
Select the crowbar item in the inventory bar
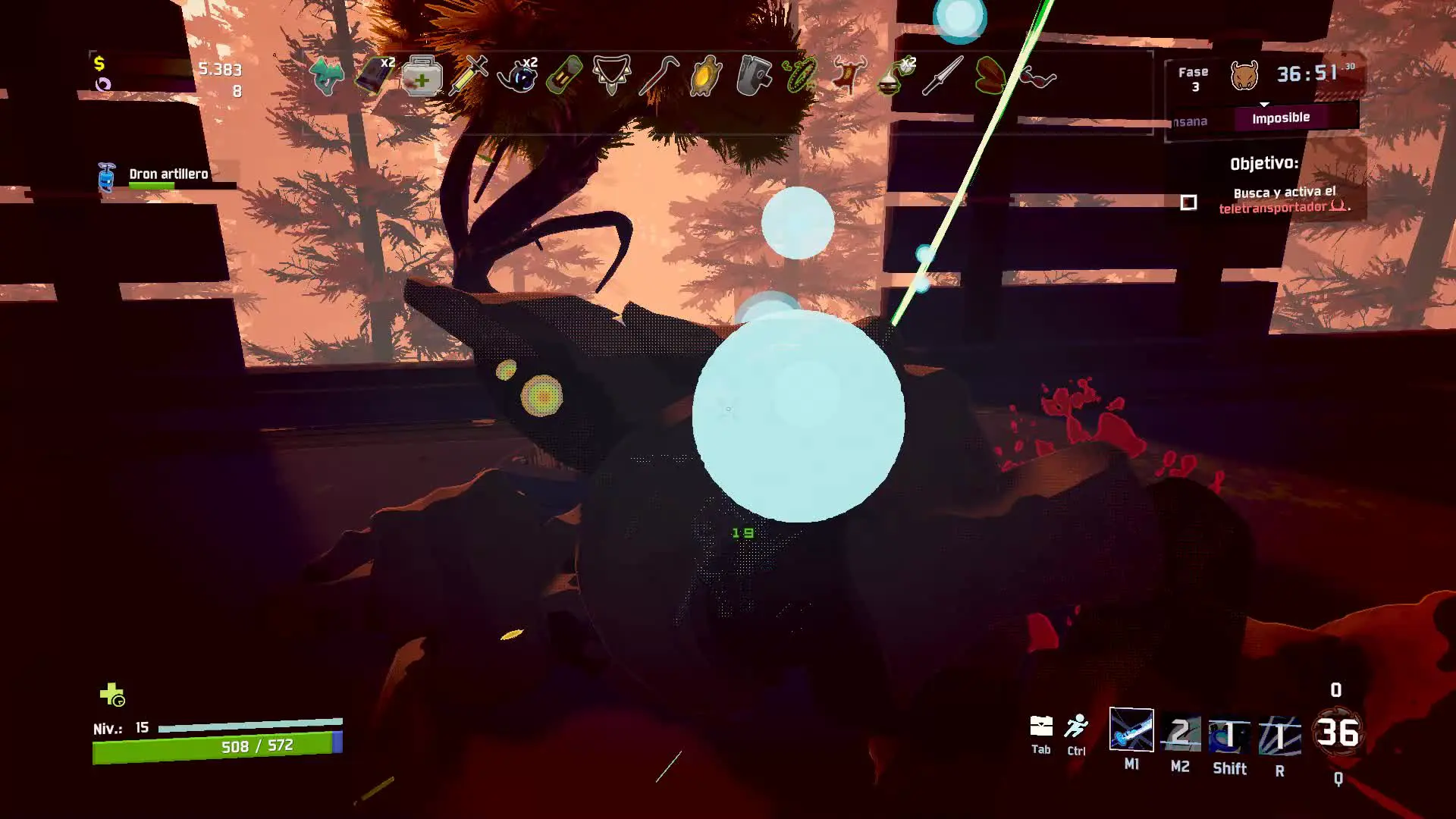[x=658, y=76]
